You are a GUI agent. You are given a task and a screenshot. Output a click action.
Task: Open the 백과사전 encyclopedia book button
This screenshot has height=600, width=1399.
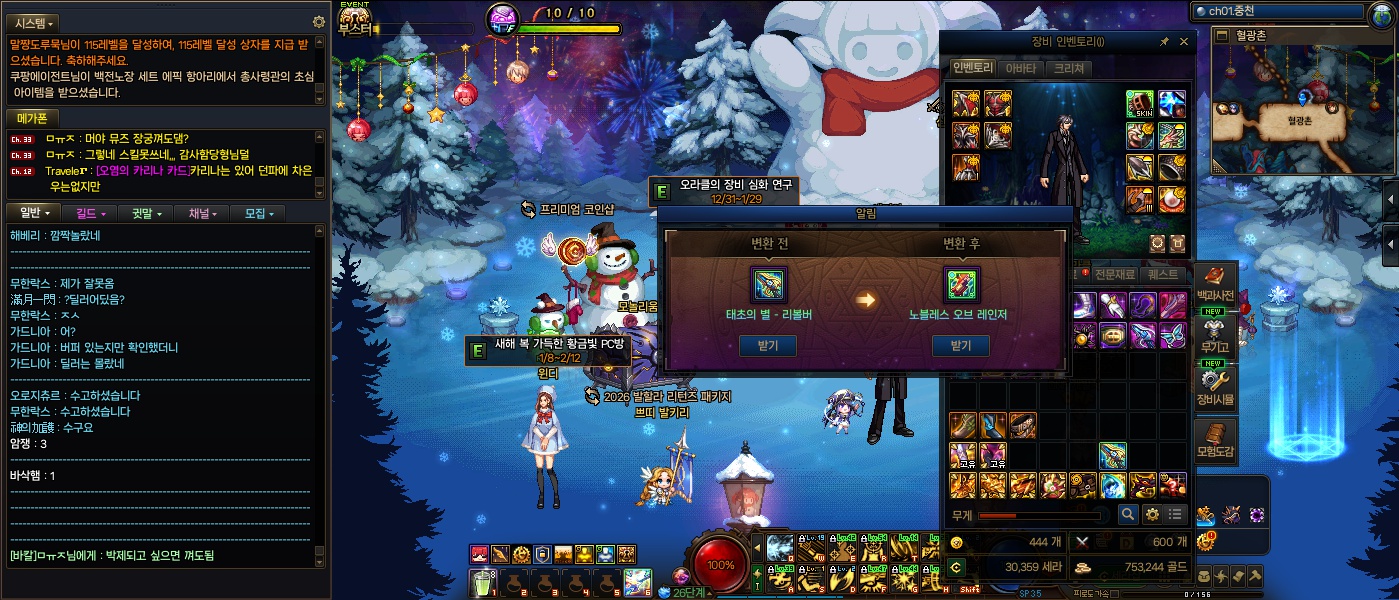pyautogui.click(x=1215, y=285)
